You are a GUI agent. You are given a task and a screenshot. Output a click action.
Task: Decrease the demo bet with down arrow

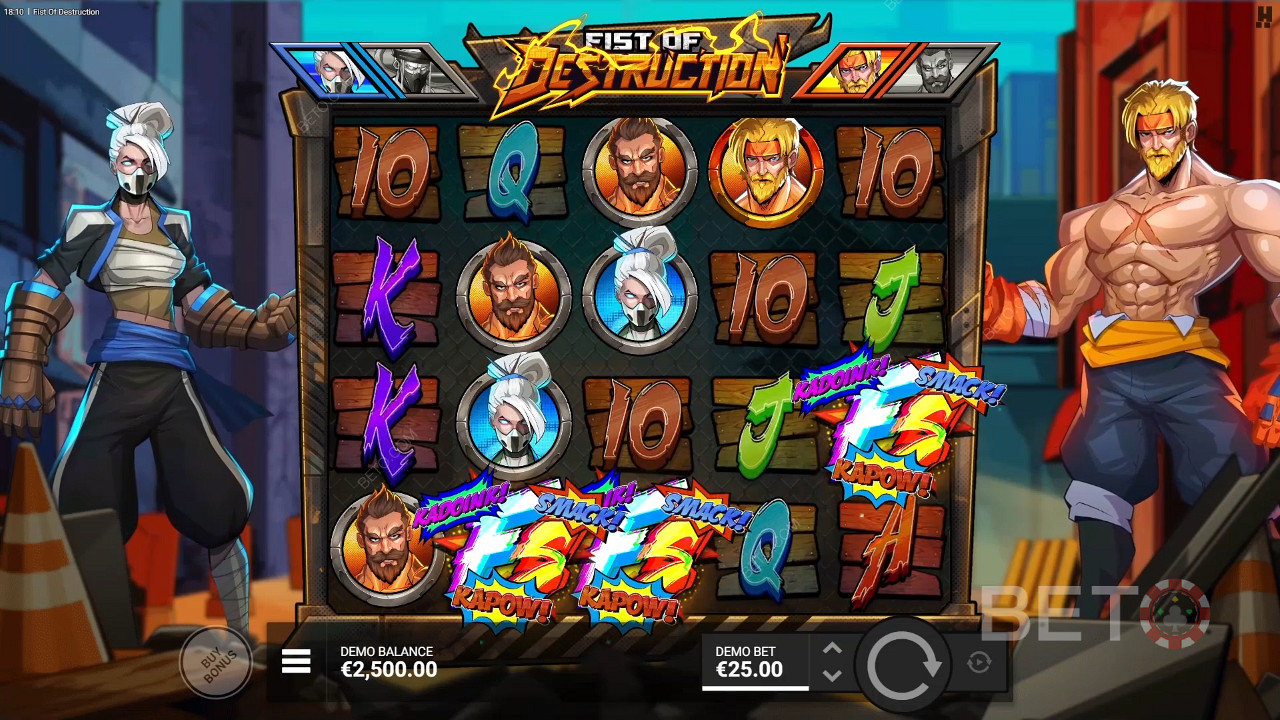(832, 675)
